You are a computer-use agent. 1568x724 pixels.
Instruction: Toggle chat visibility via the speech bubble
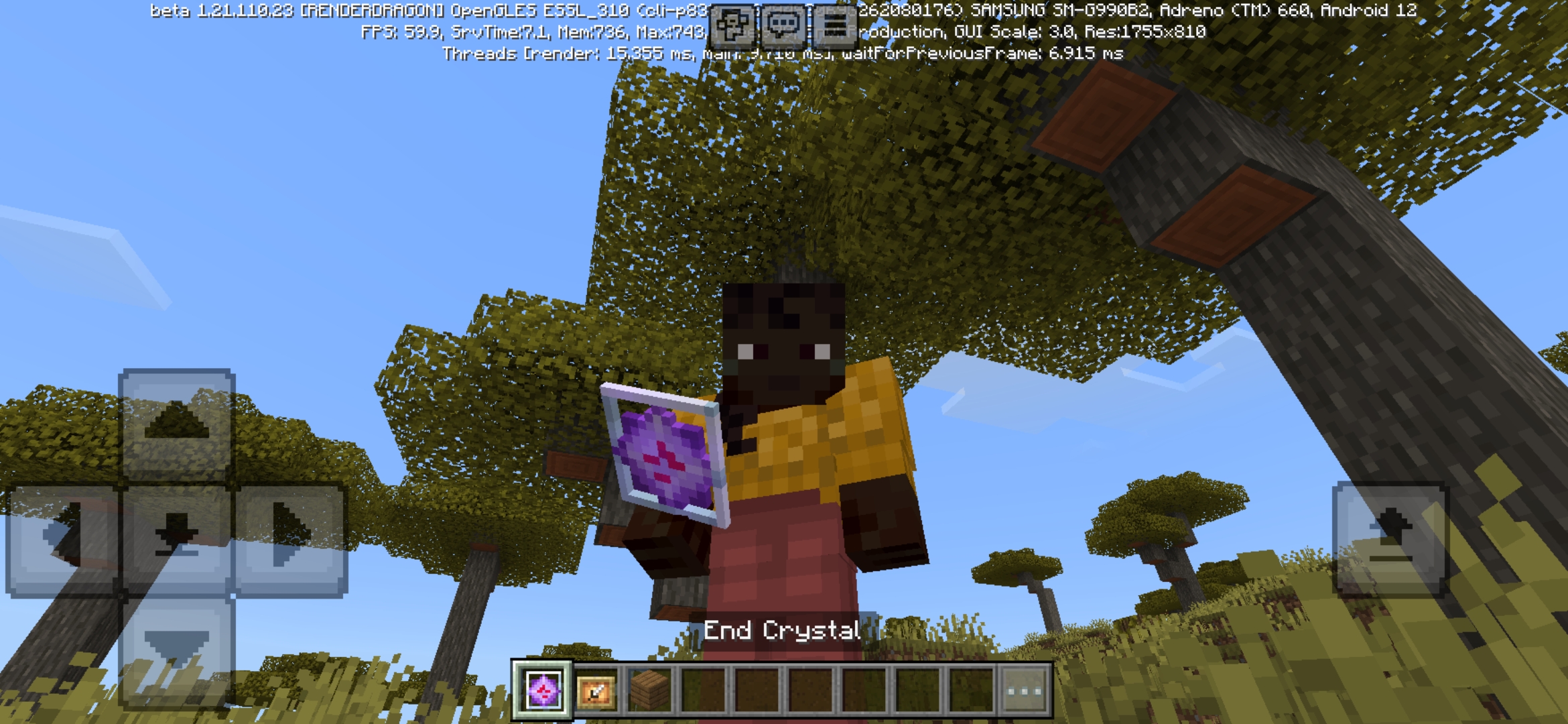(x=784, y=27)
